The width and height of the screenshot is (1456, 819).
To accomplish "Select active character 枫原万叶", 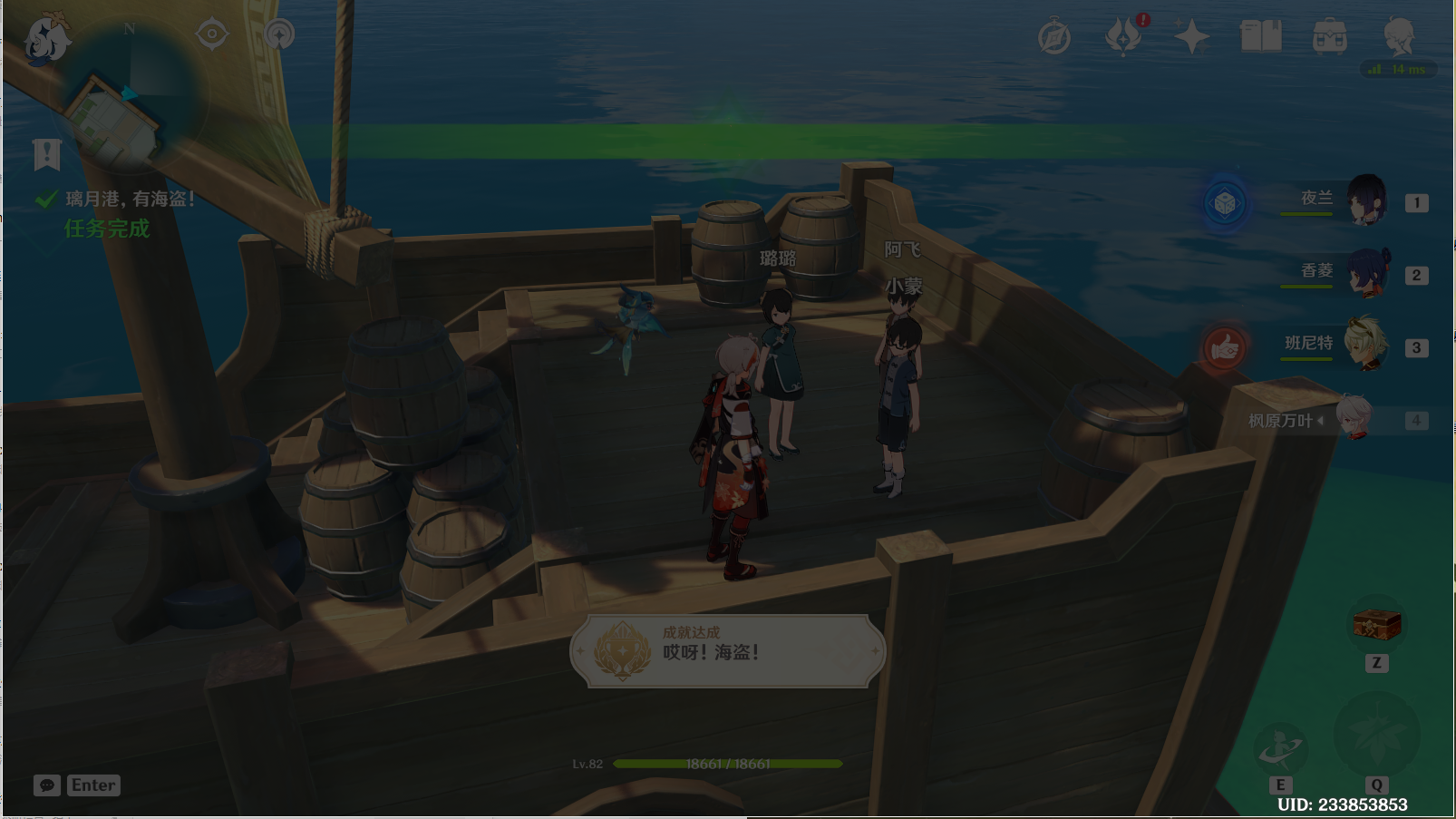I will (x=1354, y=419).
